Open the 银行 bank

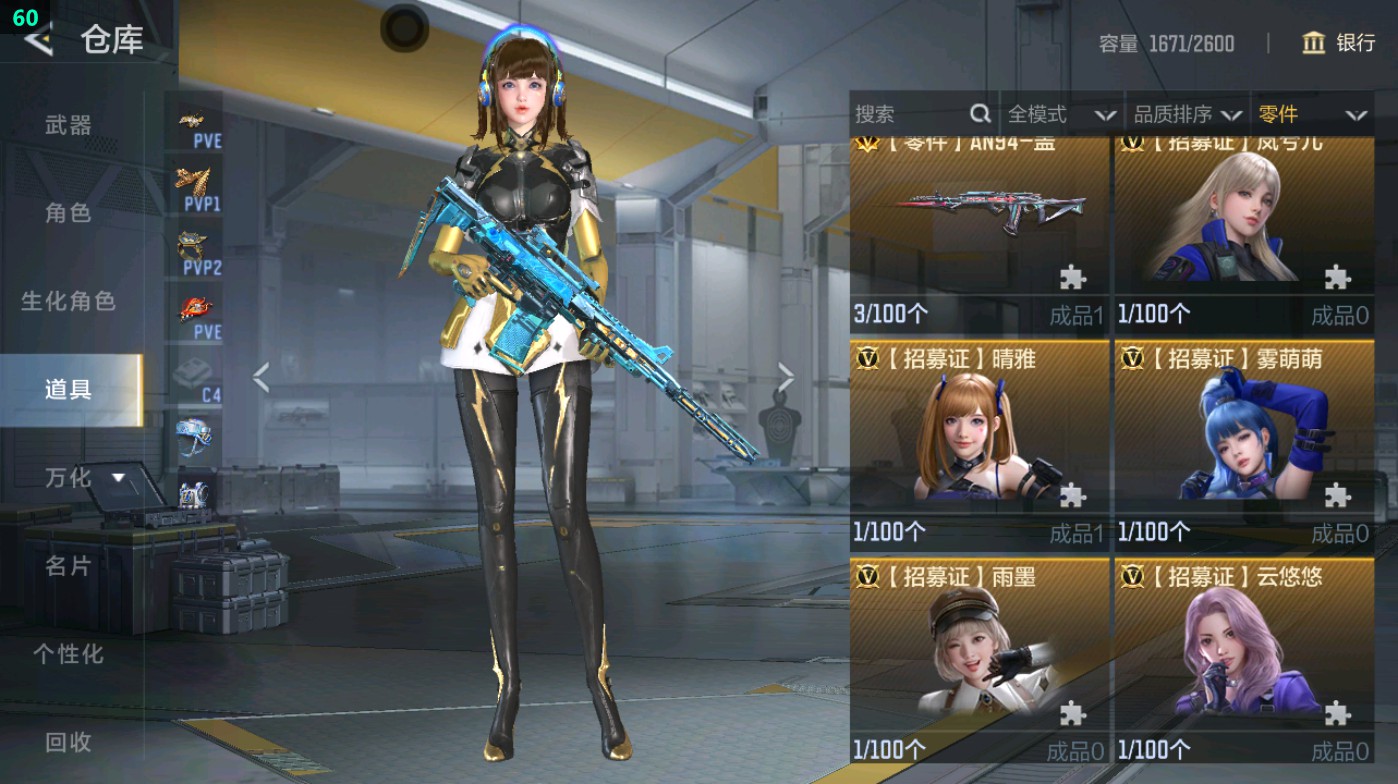1339,43
